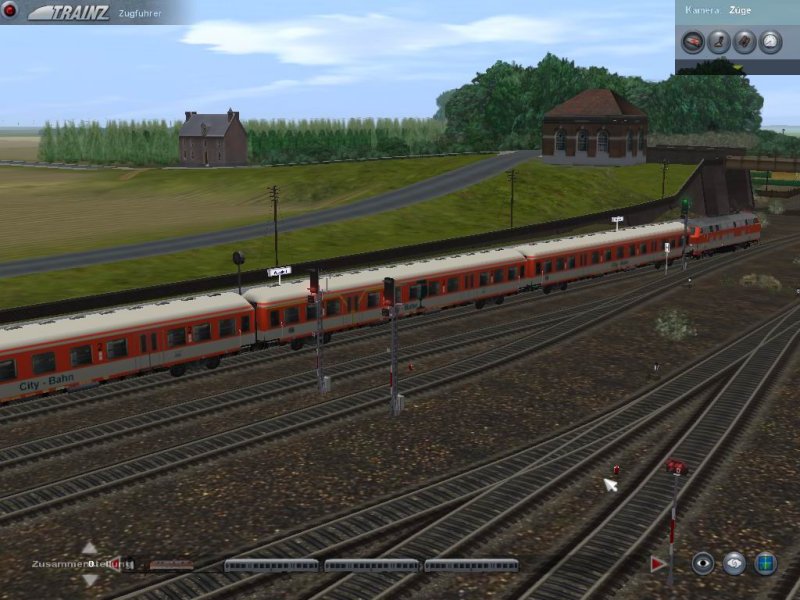Select the red locomotive camera icon
Viewport: 800px width, 600px height.
(692, 41)
